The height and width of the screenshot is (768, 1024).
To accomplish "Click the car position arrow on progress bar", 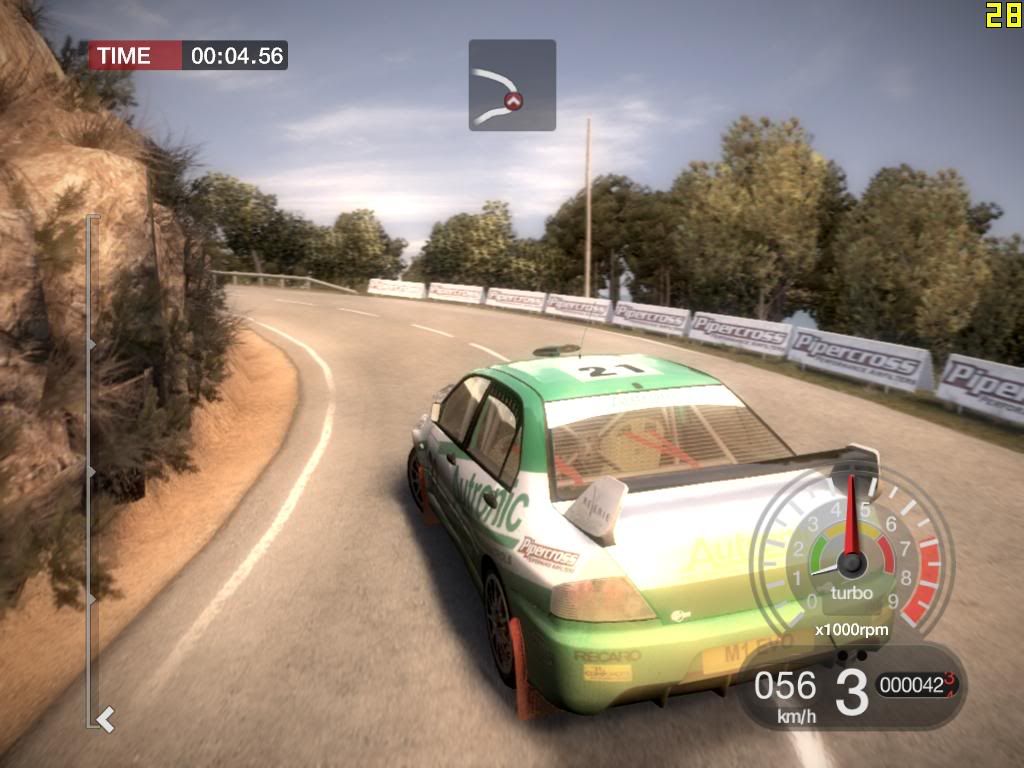I will click(x=105, y=717).
